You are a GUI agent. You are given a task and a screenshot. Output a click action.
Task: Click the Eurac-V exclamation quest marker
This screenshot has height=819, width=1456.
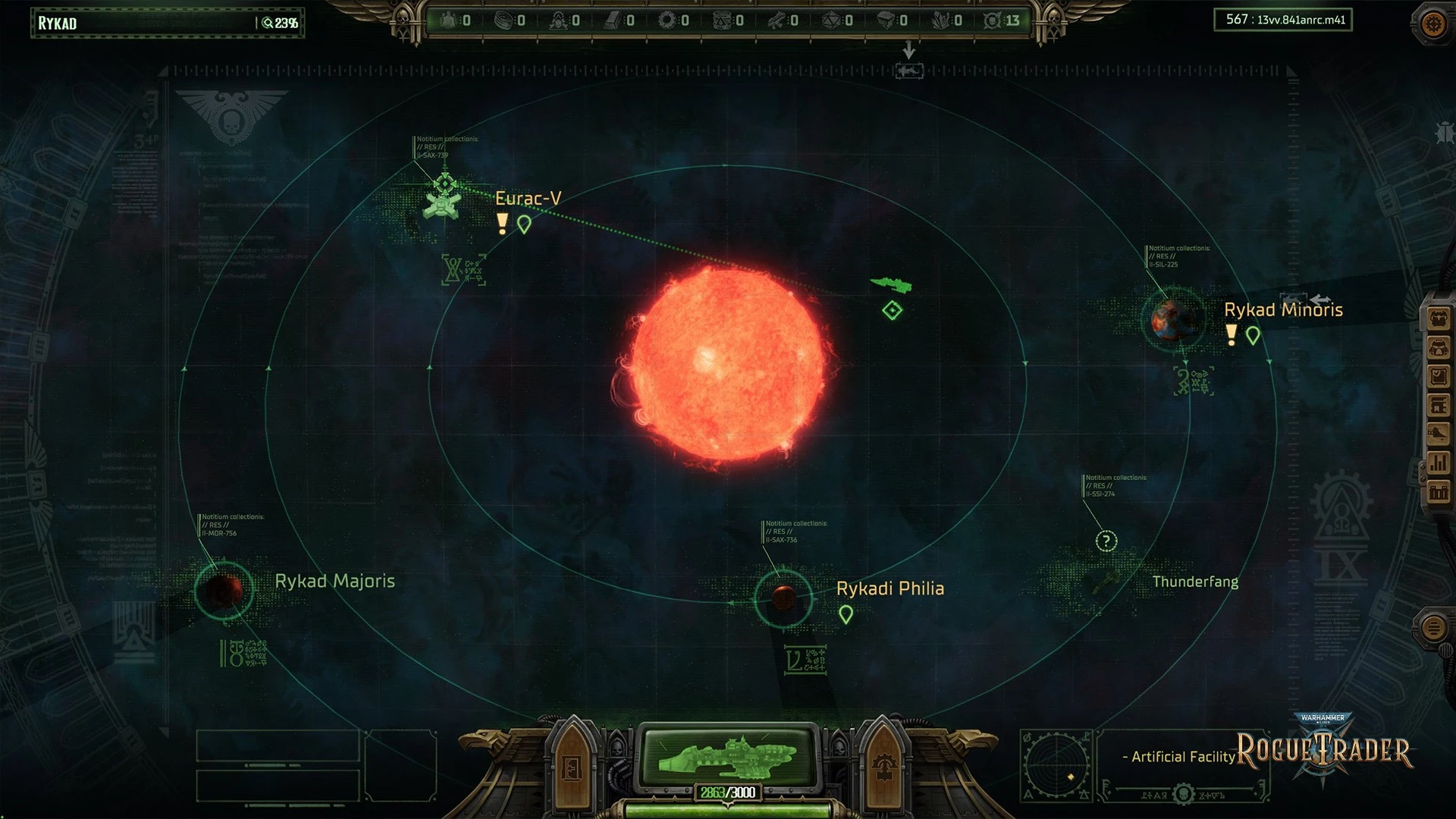[x=502, y=224]
